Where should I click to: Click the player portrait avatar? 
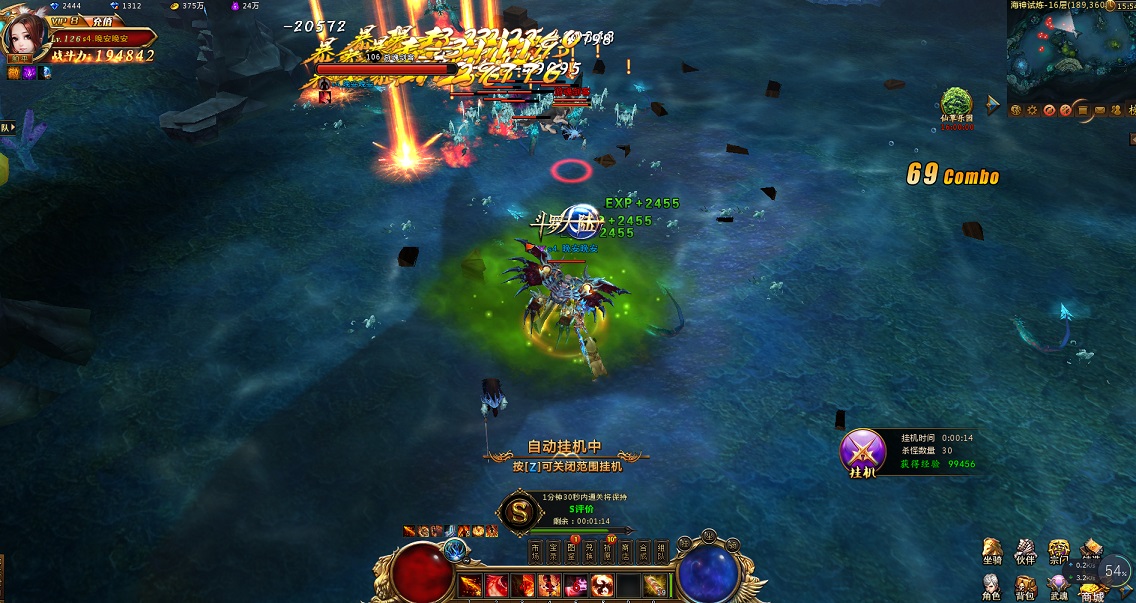[x=26, y=37]
